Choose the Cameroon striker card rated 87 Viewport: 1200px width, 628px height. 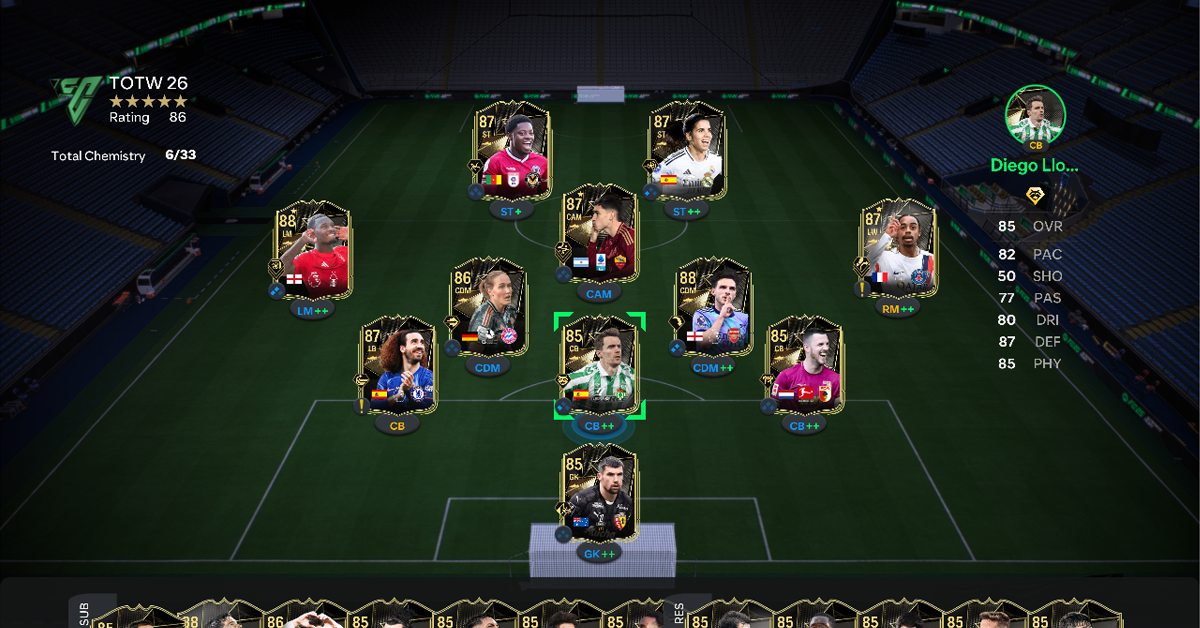tap(513, 148)
